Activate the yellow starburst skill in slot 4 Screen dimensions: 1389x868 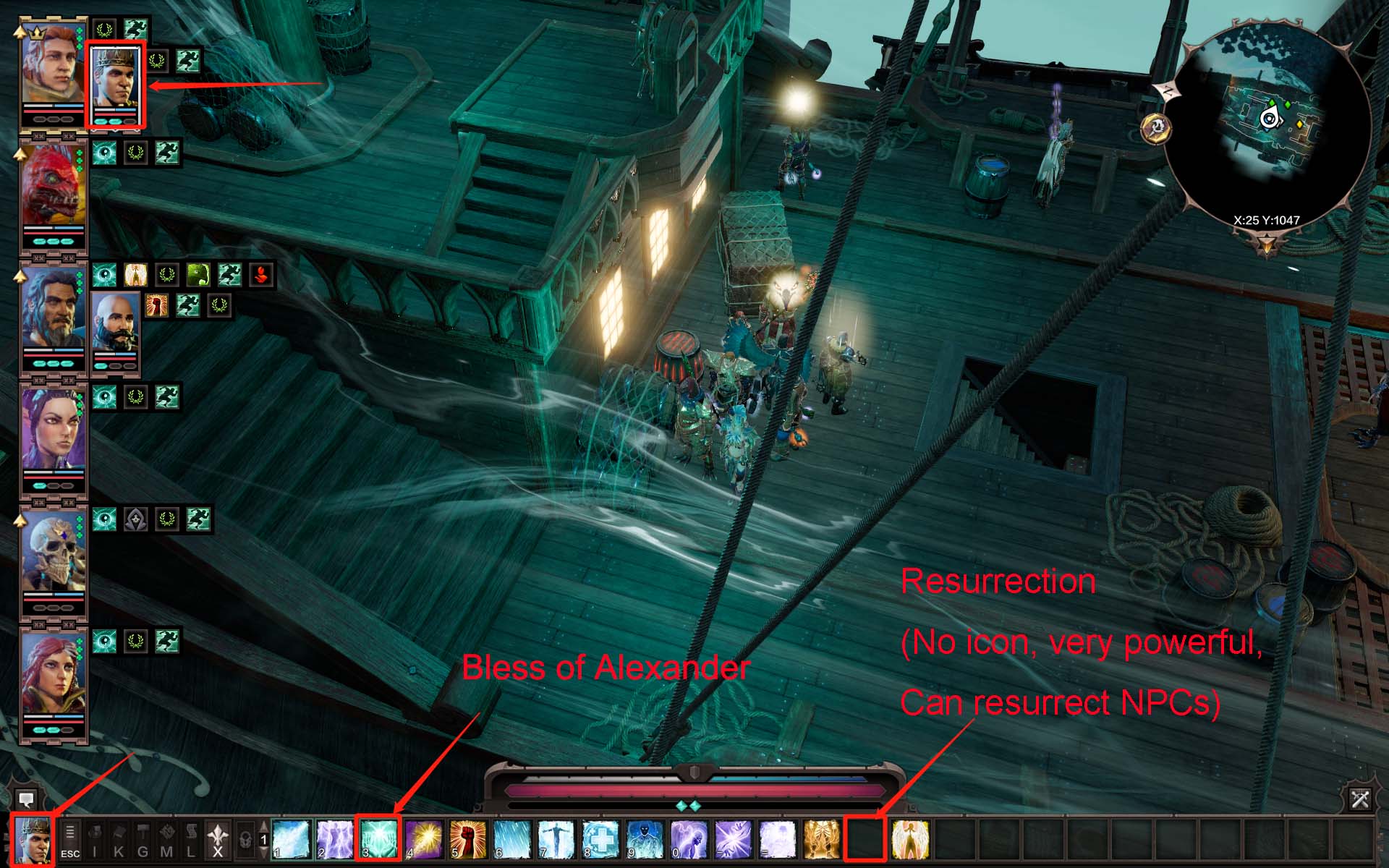tap(423, 839)
